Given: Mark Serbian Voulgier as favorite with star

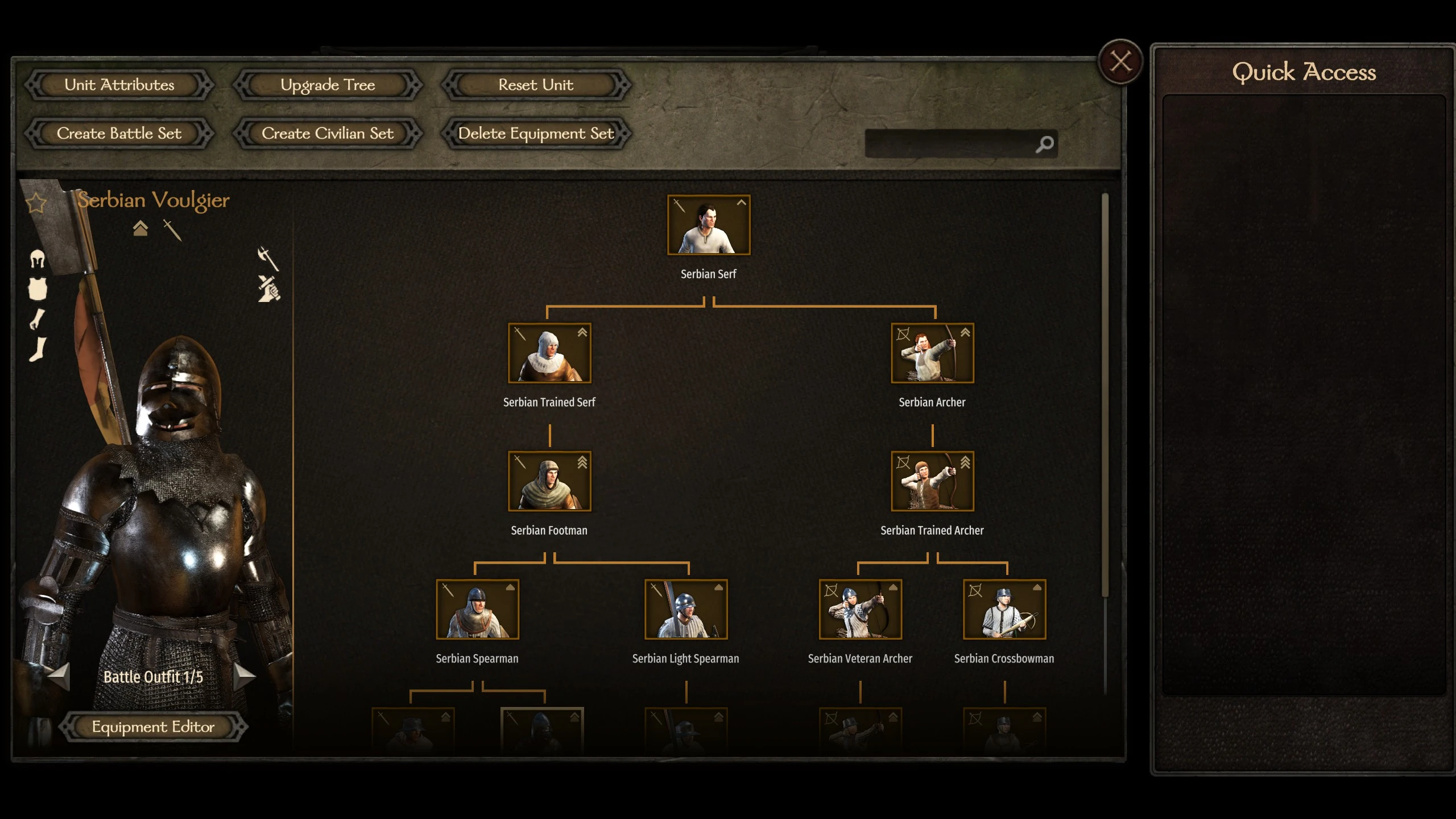Looking at the screenshot, I should coord(36,202).
